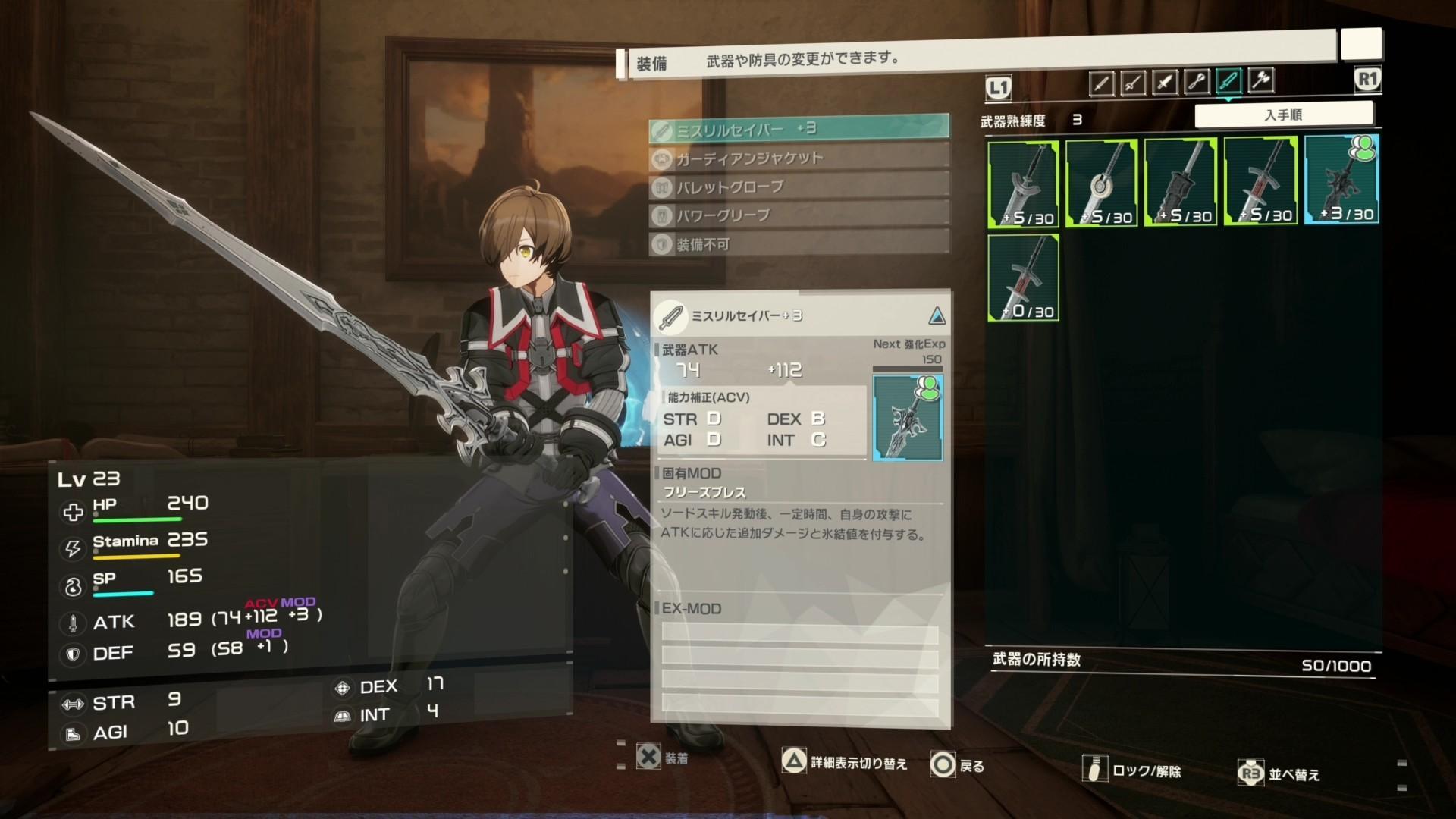Click the shield icon beside the DEF stat

(72, 654)
